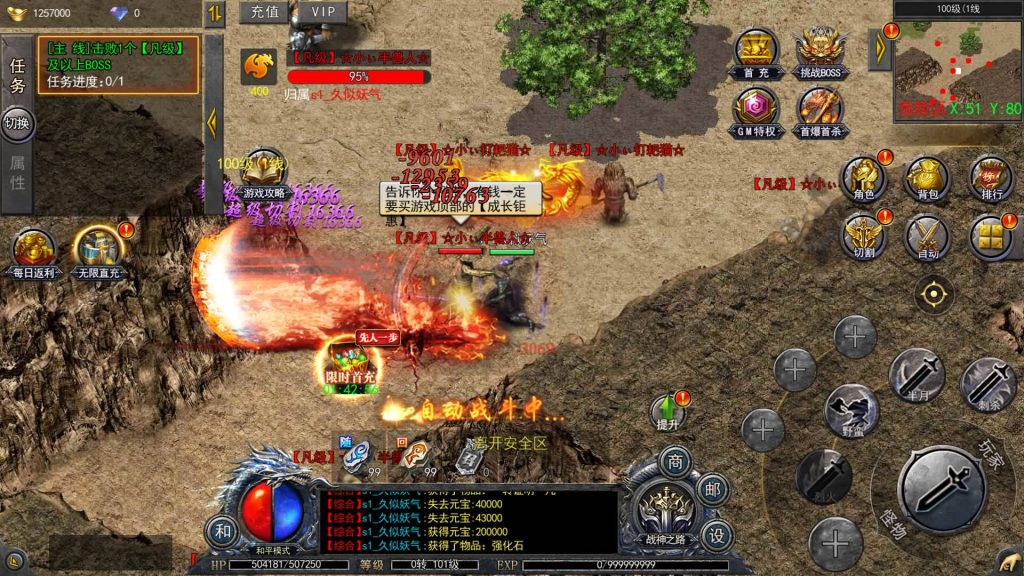Open the 游戏攻略 game guide book

[264, 175]
